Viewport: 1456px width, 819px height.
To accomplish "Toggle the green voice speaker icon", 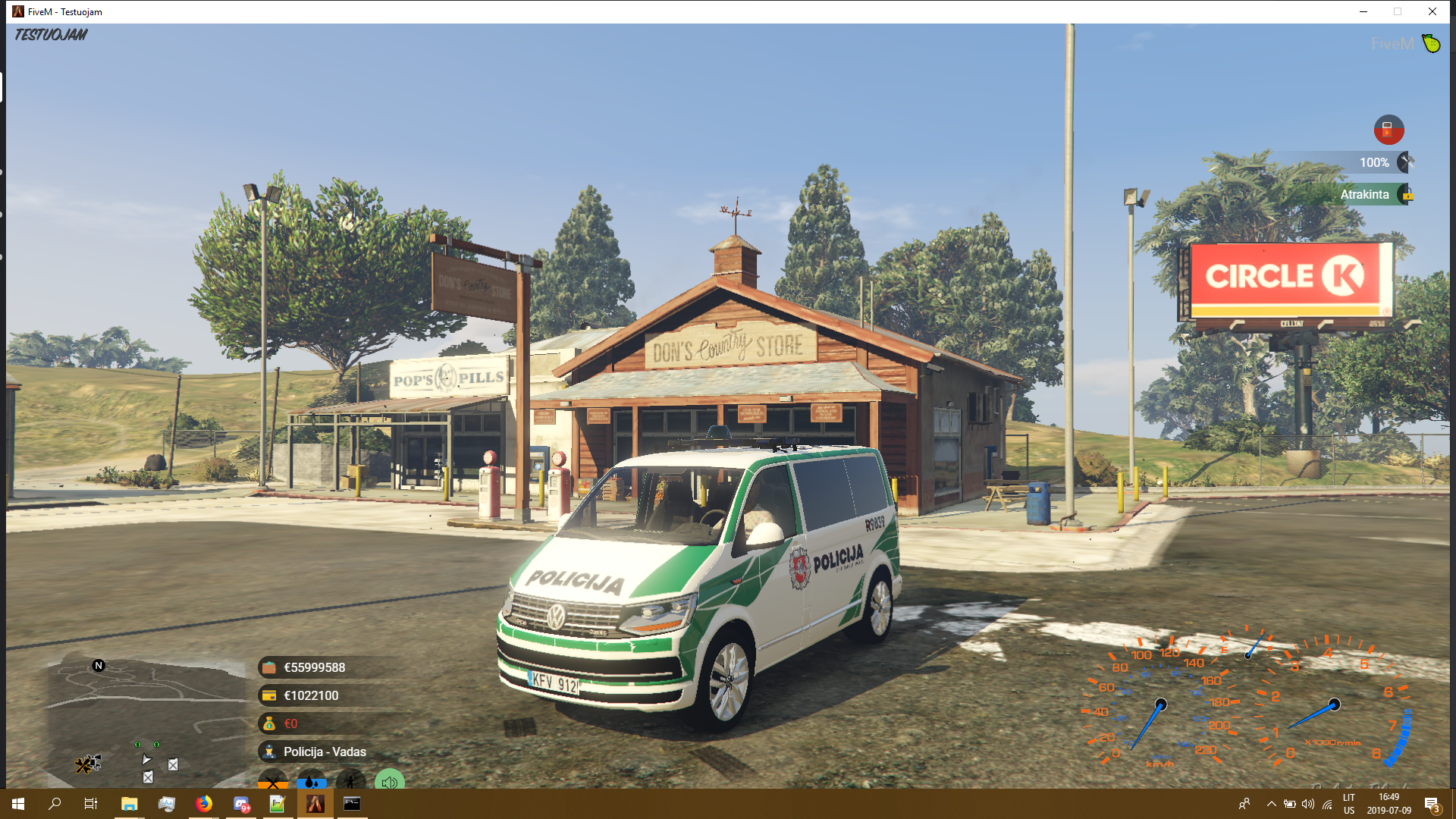I will [389, 780].
